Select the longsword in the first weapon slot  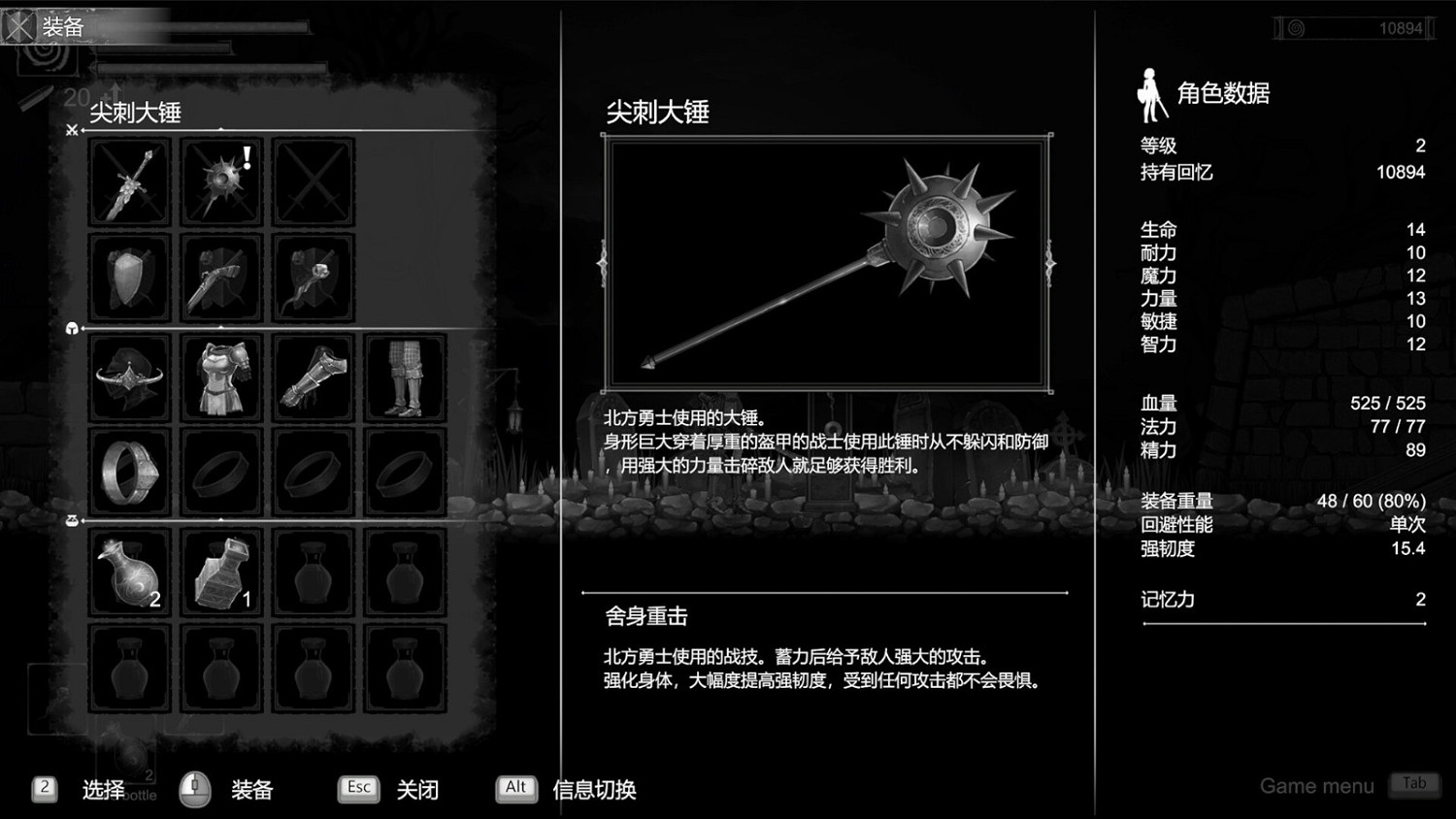click(x=129, y=181)
